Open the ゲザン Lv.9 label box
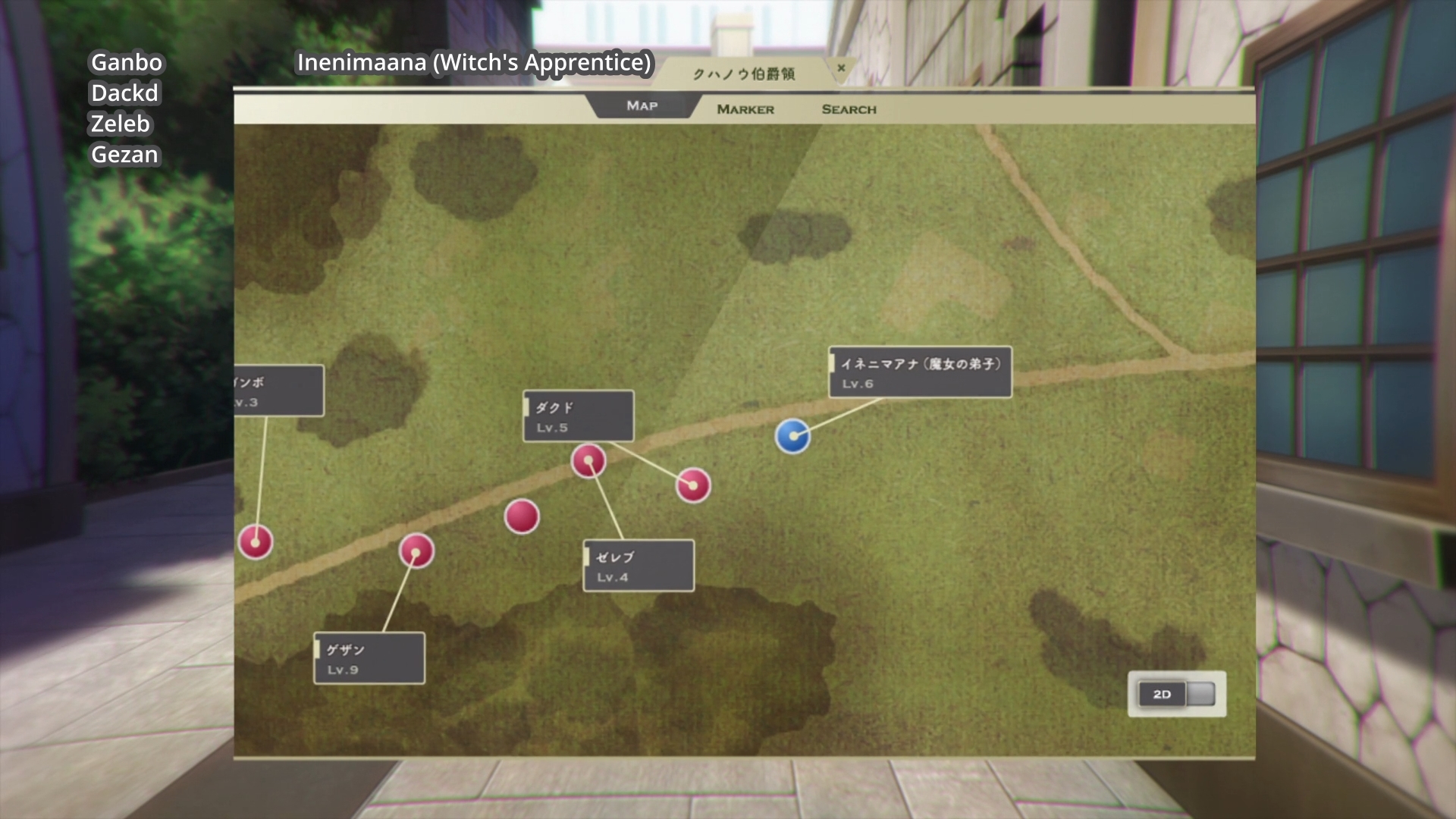 click(369, 658)
